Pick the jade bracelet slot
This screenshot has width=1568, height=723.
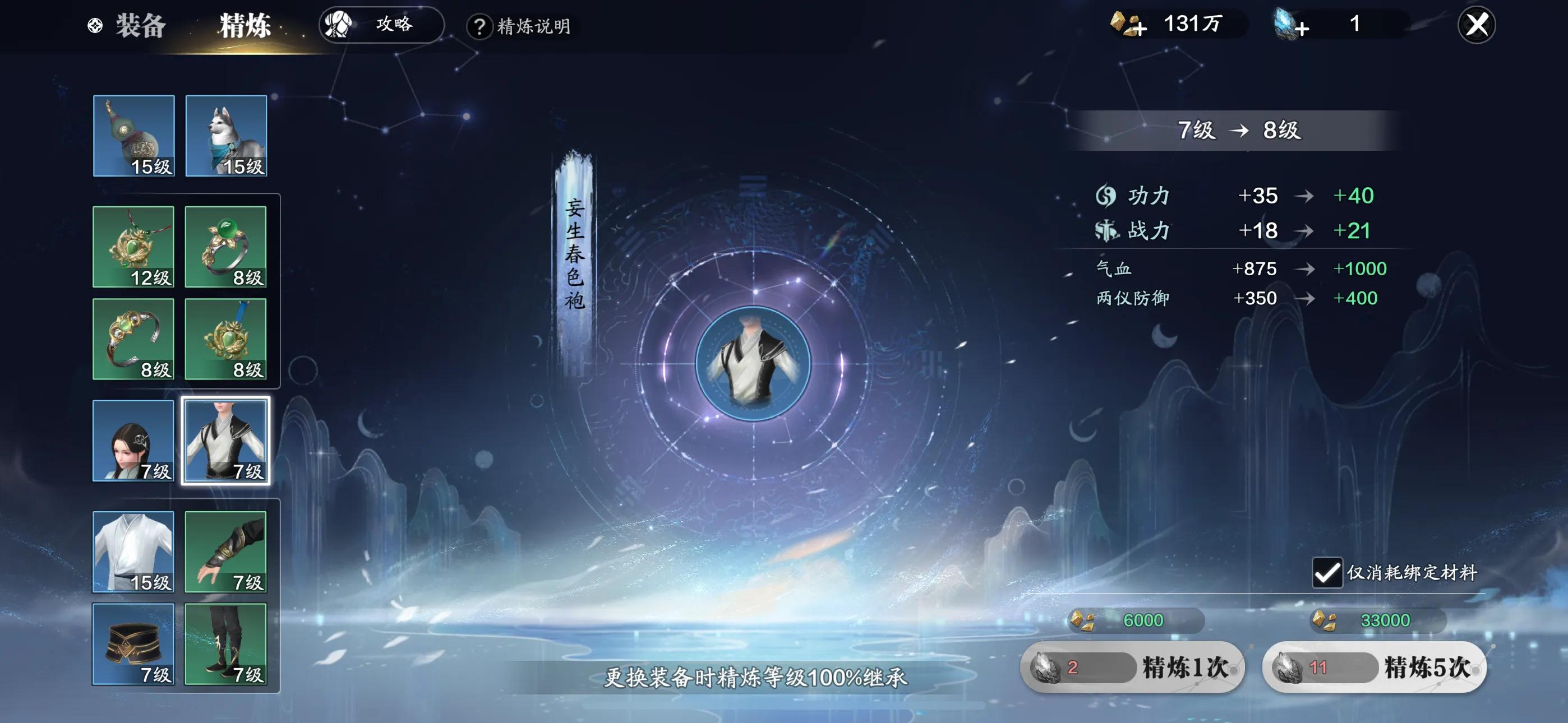point(133,339)
